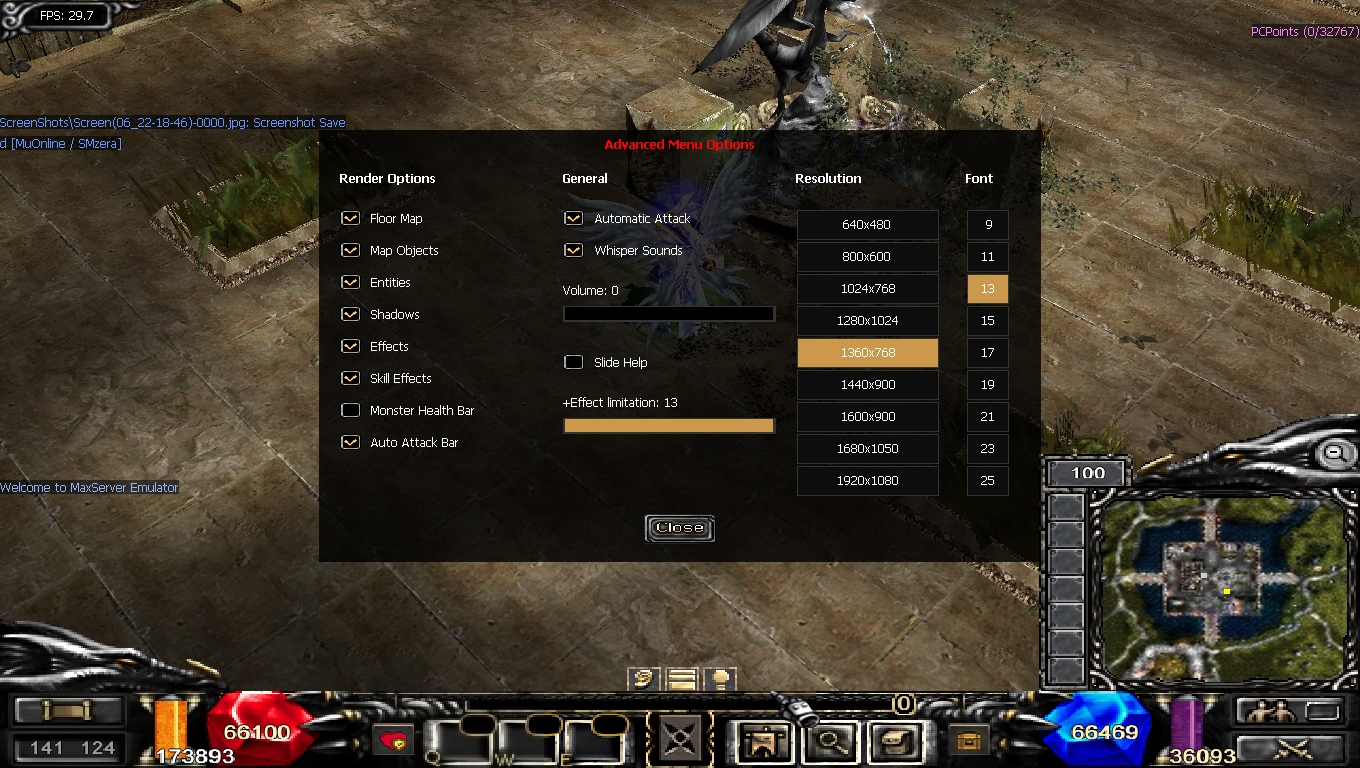Pick font size 9
The image size is (1360, 768).
click(x=987, y=225)
